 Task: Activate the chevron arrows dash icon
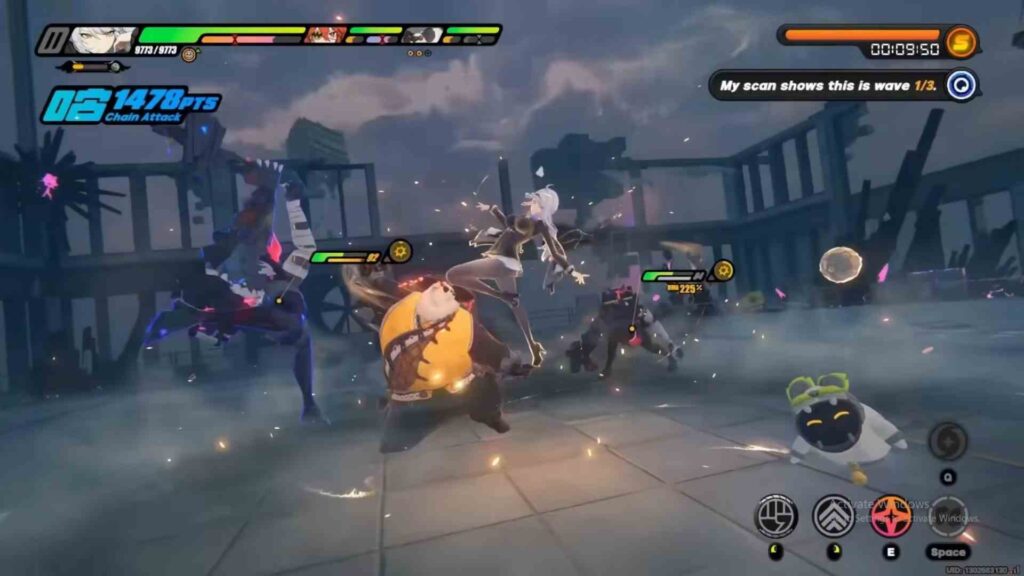[833, 515]
